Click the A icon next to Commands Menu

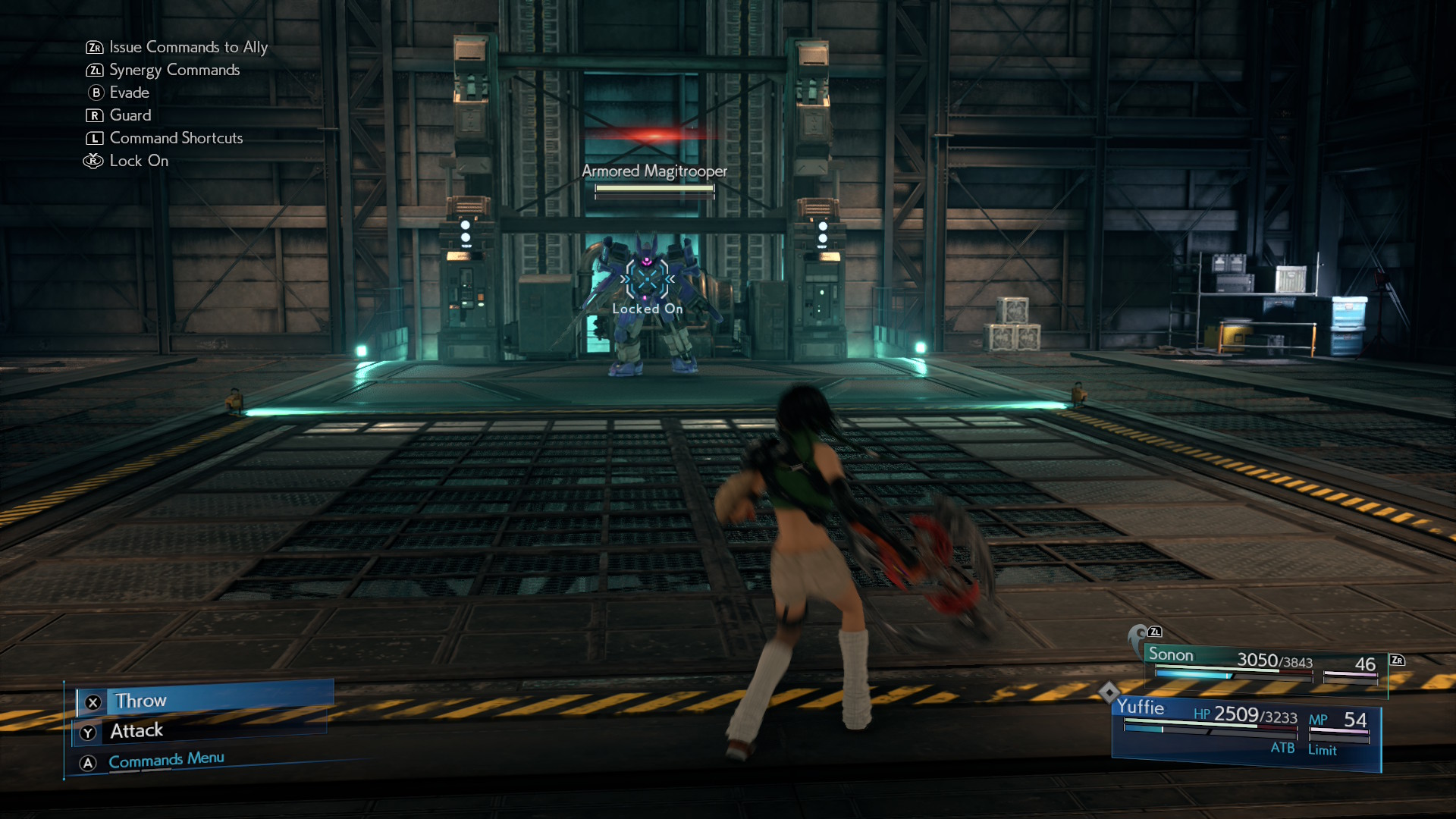coord(89,758)
